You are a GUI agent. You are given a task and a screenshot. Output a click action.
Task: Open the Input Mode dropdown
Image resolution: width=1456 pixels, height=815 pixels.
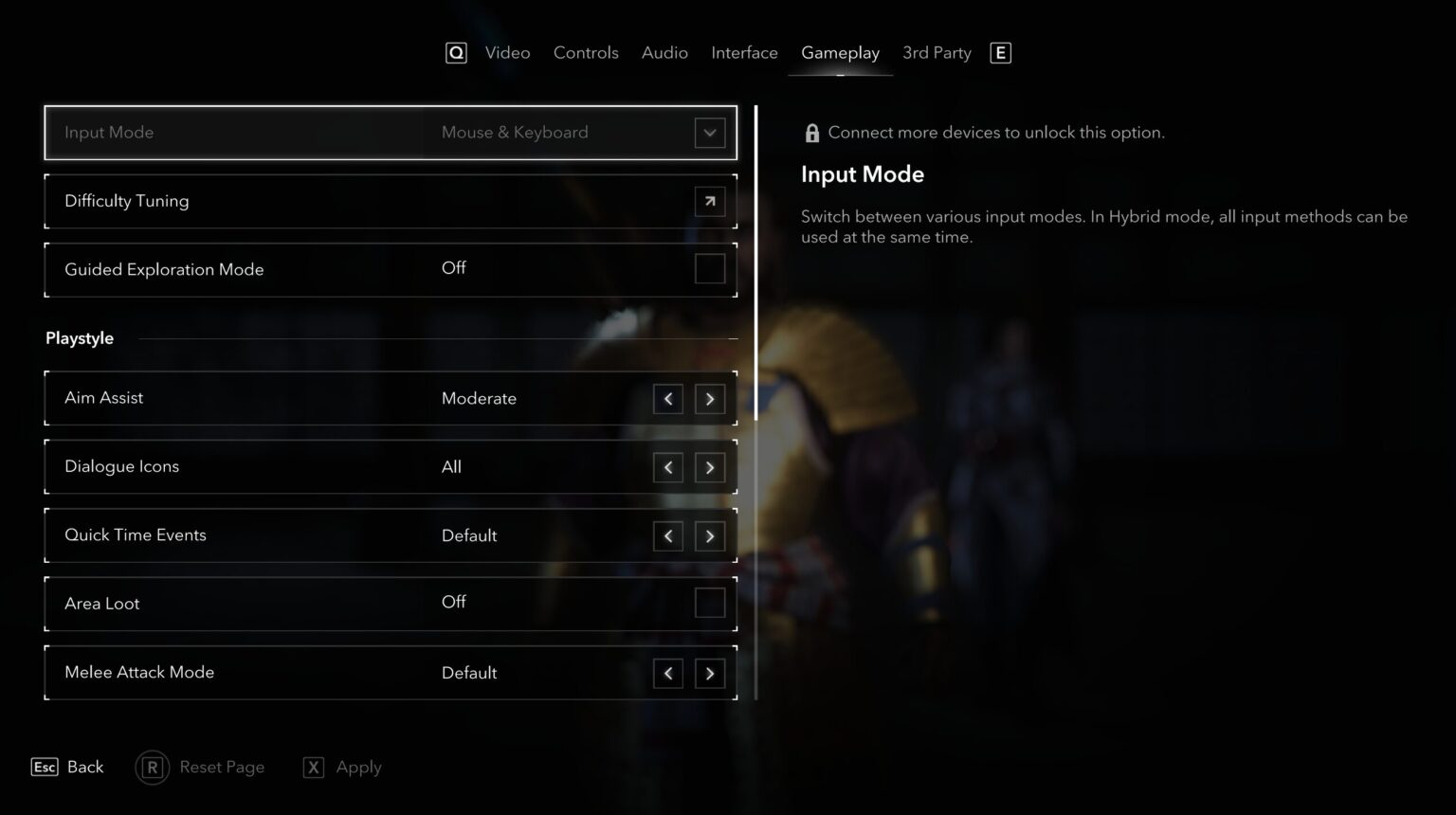(709, 133)
